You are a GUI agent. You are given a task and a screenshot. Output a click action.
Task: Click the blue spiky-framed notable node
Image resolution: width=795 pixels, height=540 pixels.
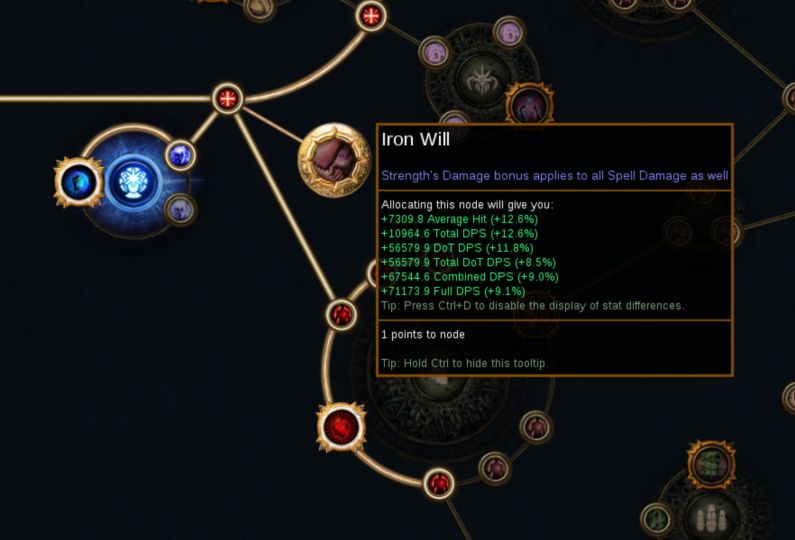76,181
